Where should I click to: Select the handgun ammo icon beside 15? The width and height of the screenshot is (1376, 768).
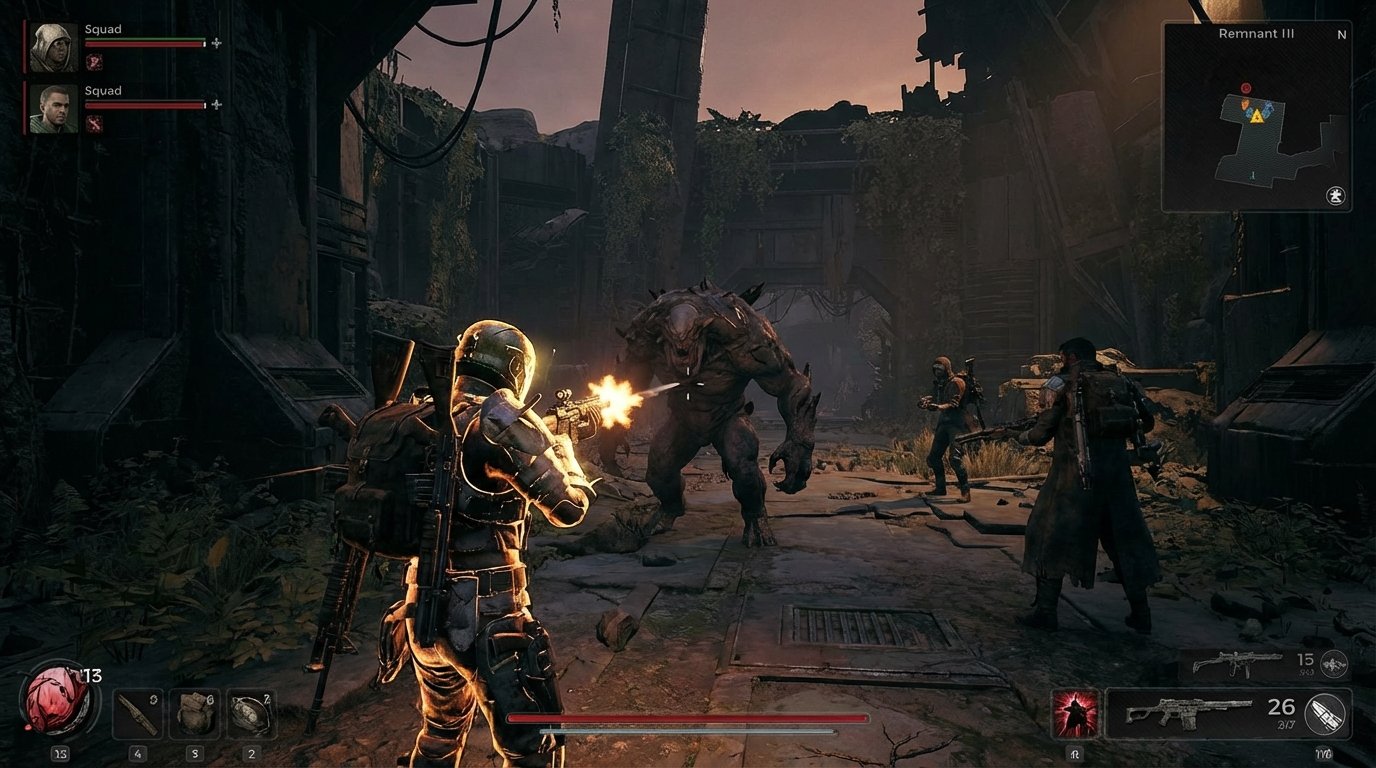(1332, 664)
